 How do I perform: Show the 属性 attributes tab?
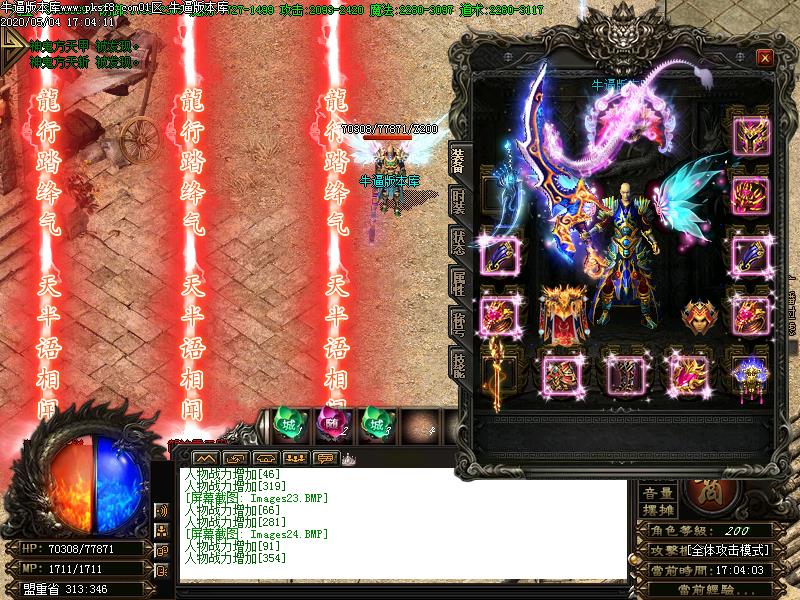459,282
